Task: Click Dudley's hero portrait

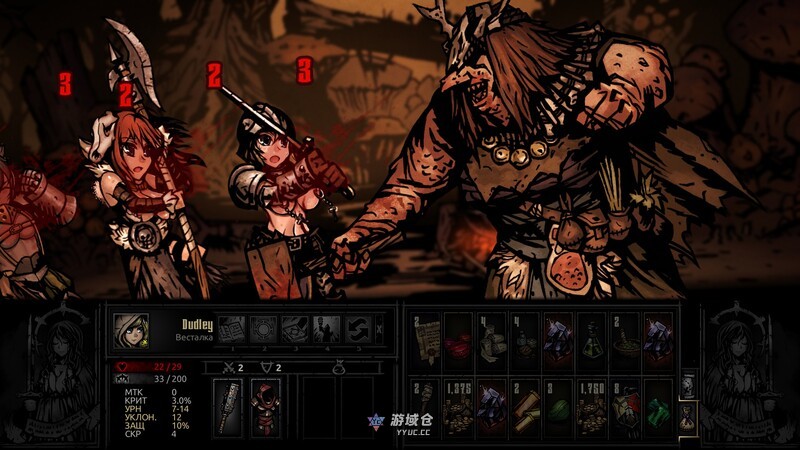Action: tap(130, 329)
